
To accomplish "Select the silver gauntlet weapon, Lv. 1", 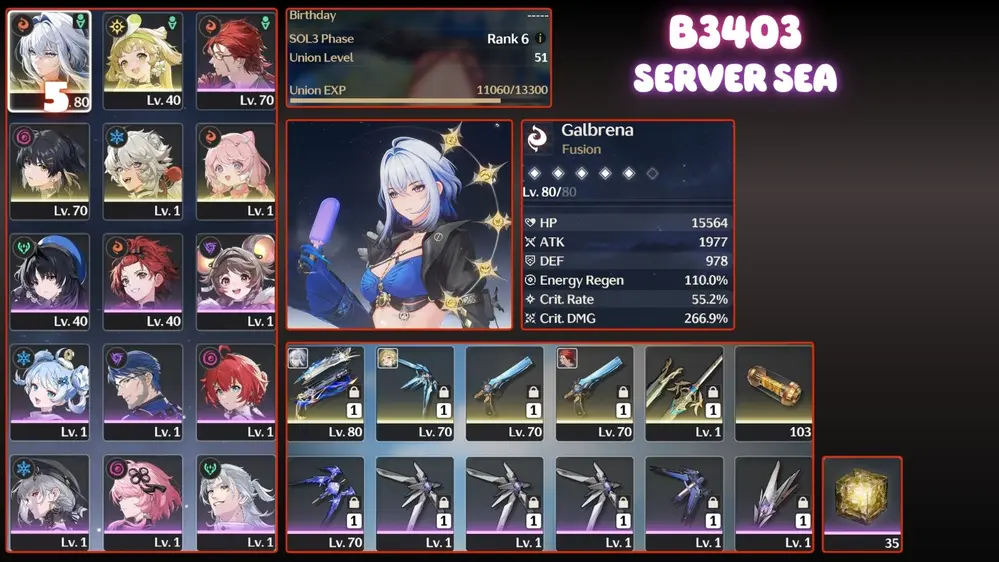I will point(774,503).
